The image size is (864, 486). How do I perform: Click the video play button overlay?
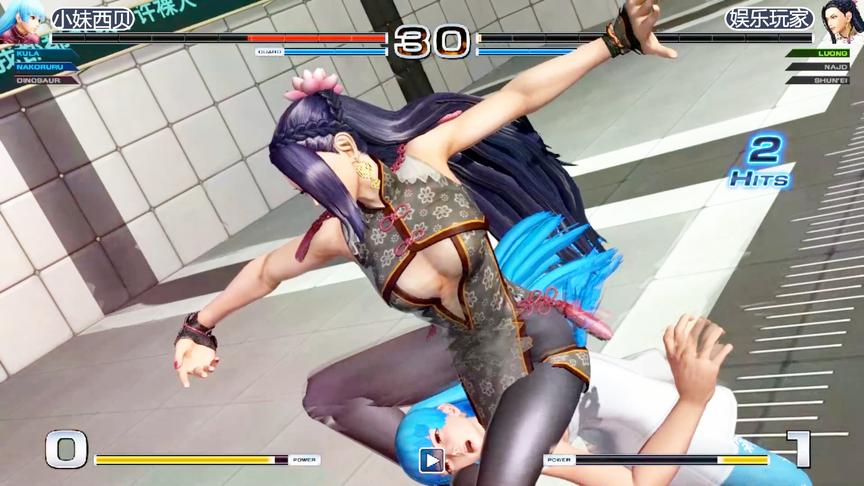coord(431,460)
